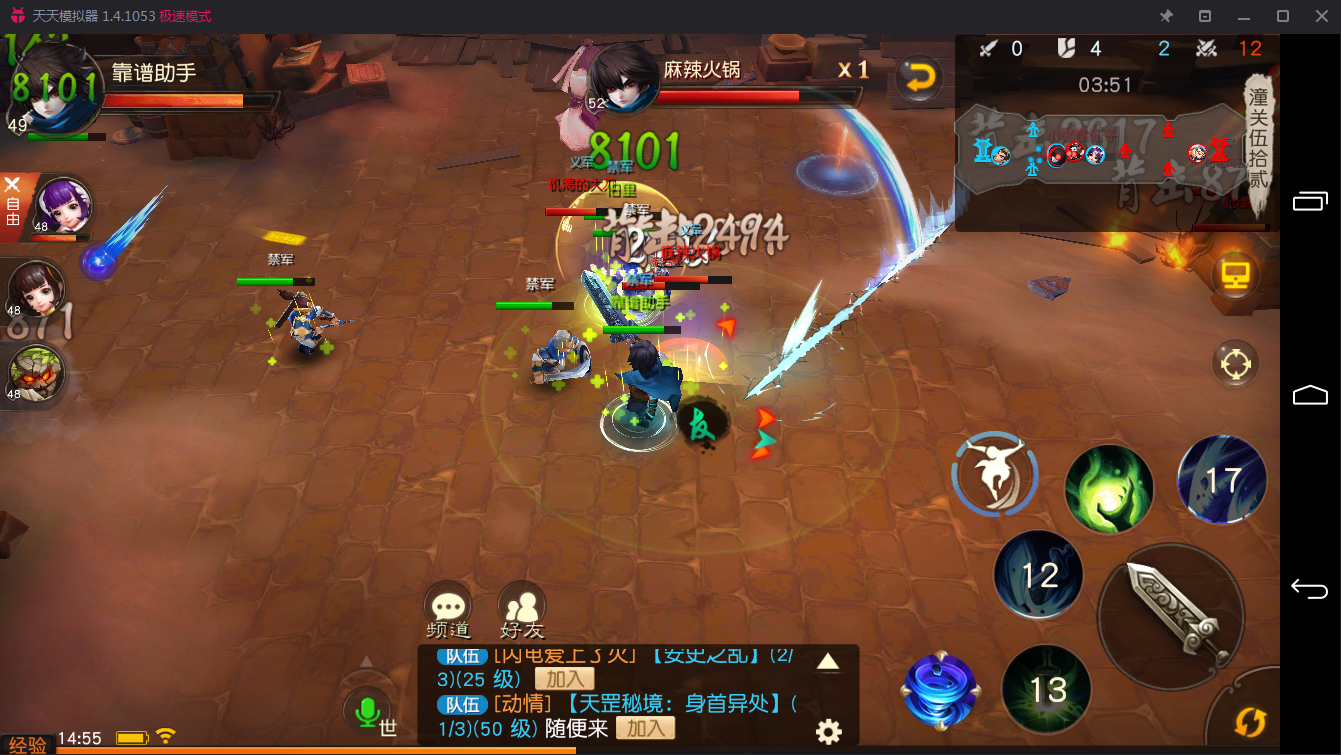The width and height of the screenshot is (1341, 755).
Task: Use the dash figure dodge skill
Action: (x=994, y=476)
